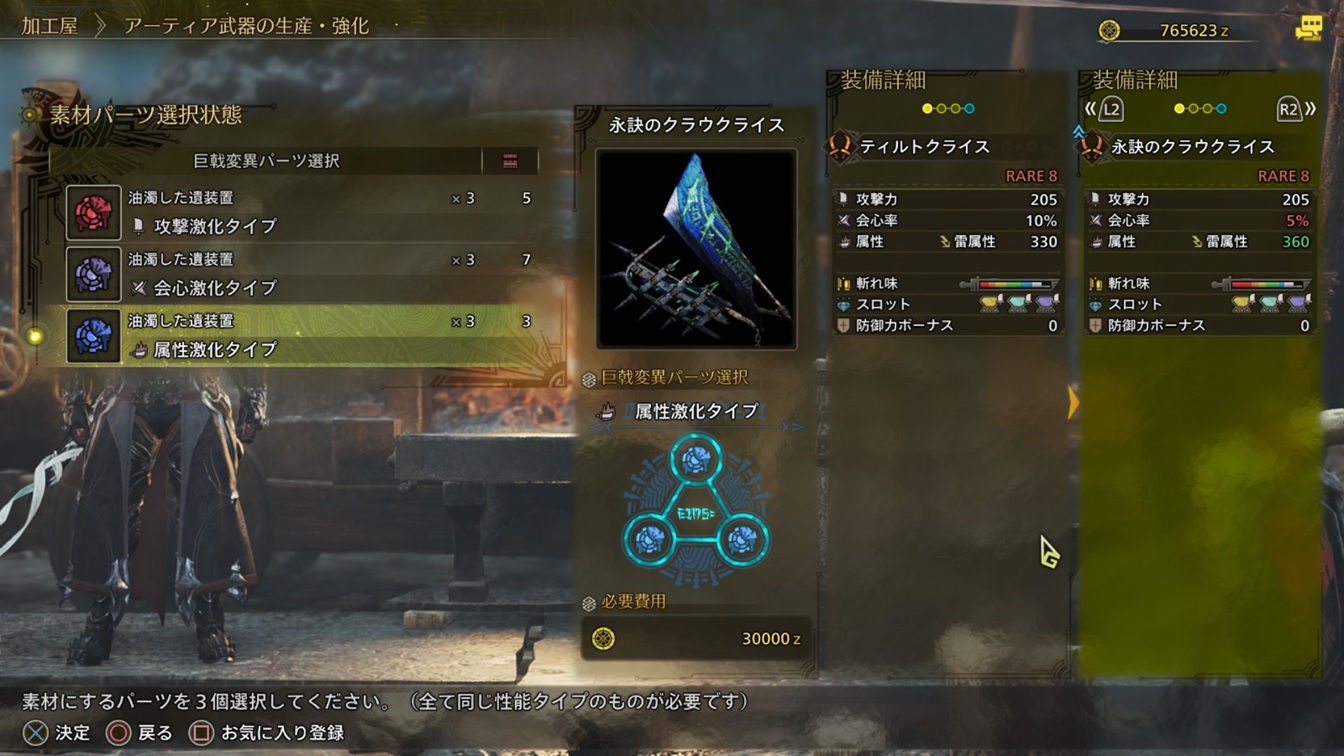Select the bottom-right part slot in the triangle
This screenshot has width=1344, height=756.
741,540
